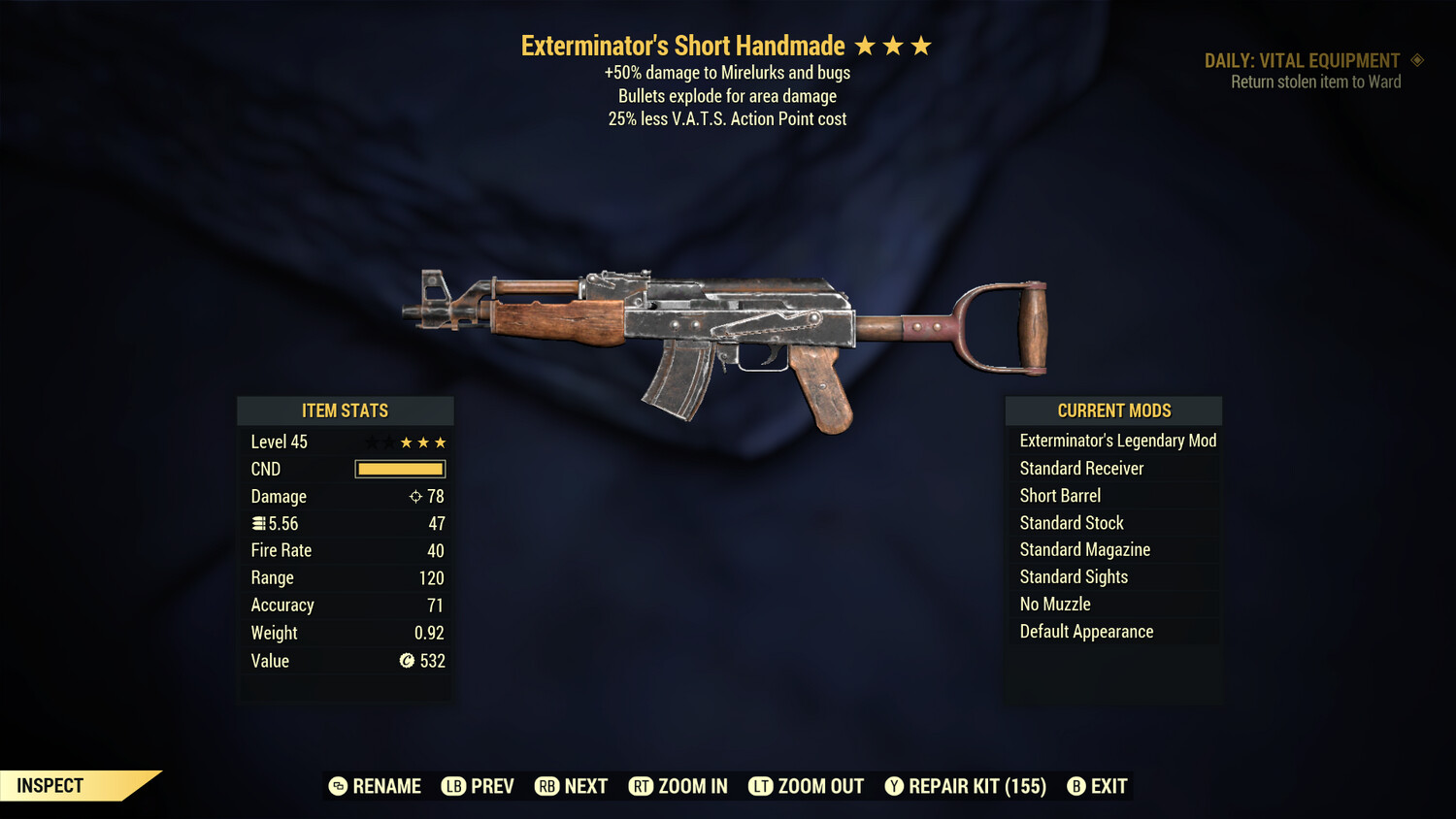
Task: Click the yellow CND condition bar
Action: click(399, 469)
